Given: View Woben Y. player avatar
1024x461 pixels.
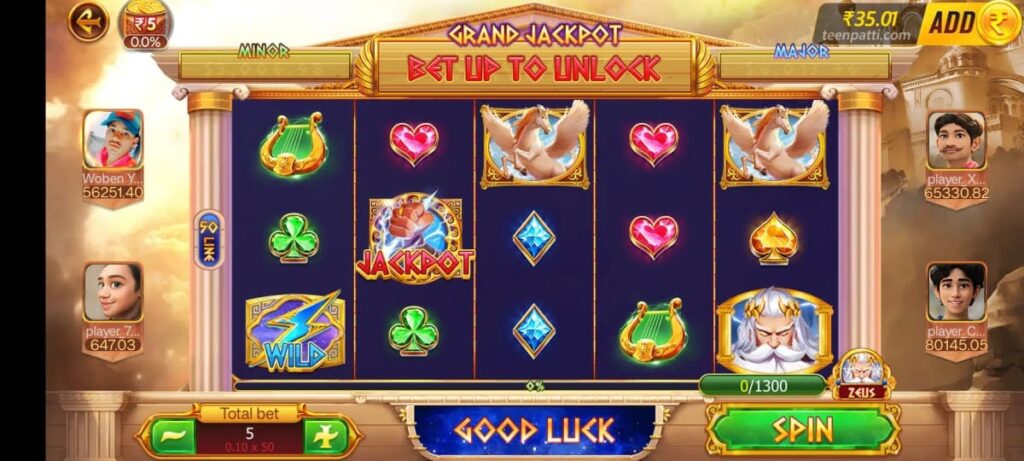Looking at the screenshot, I should [x=112, y=140].
